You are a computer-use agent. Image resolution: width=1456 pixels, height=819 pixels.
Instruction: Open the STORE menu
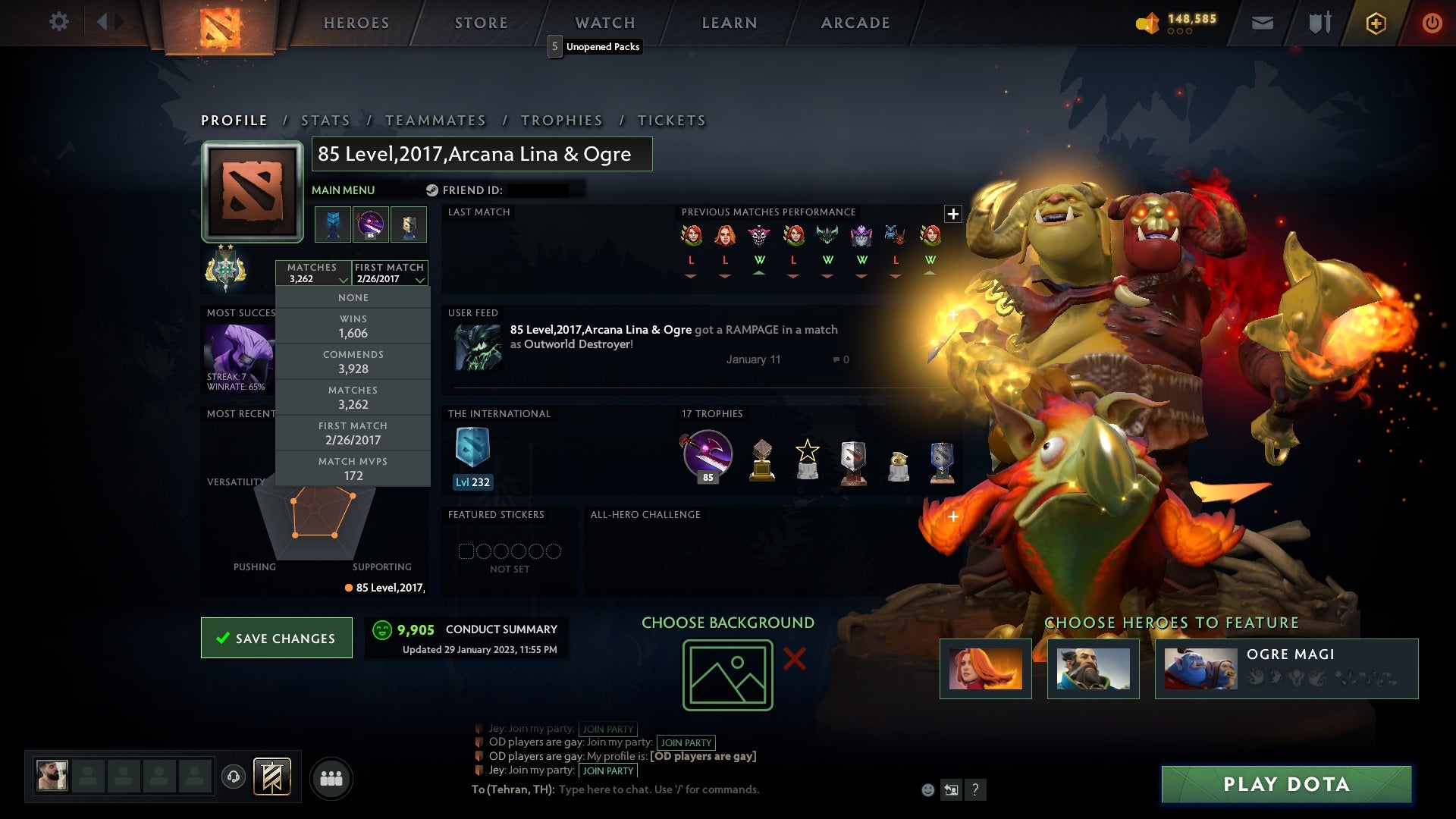point(480,22)
